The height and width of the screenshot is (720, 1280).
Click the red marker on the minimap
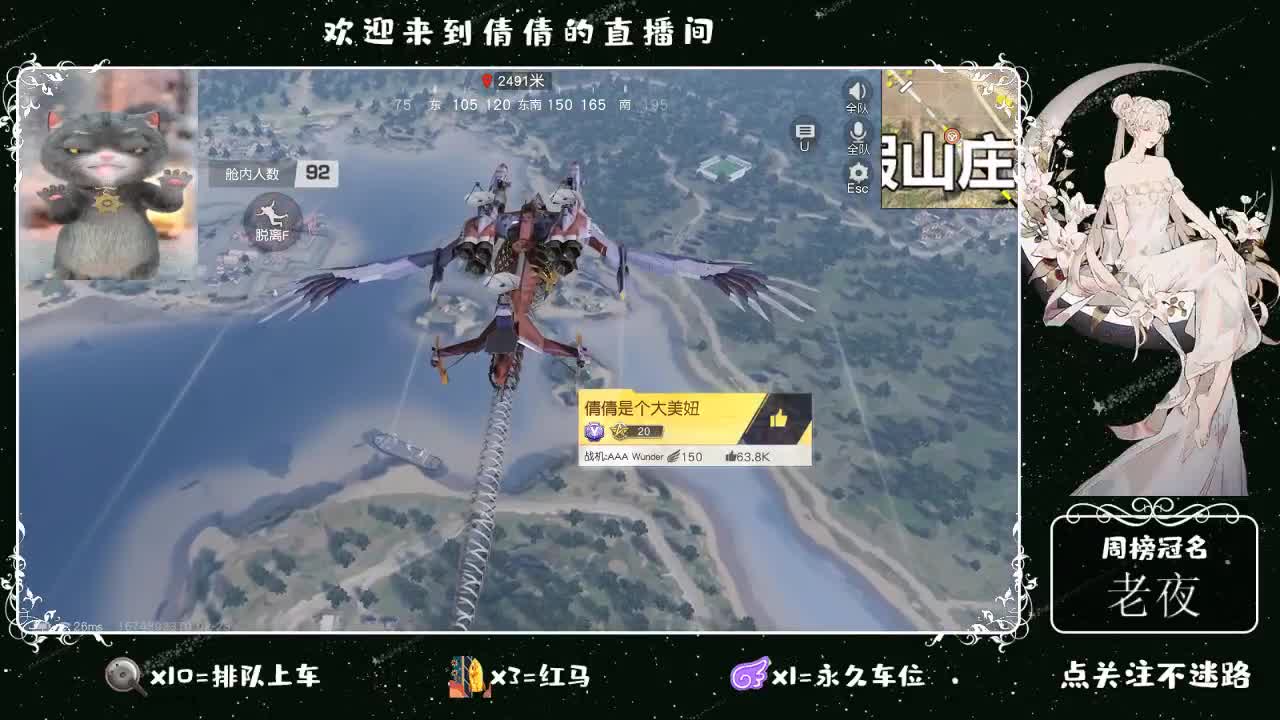click(x=953, y=137)
